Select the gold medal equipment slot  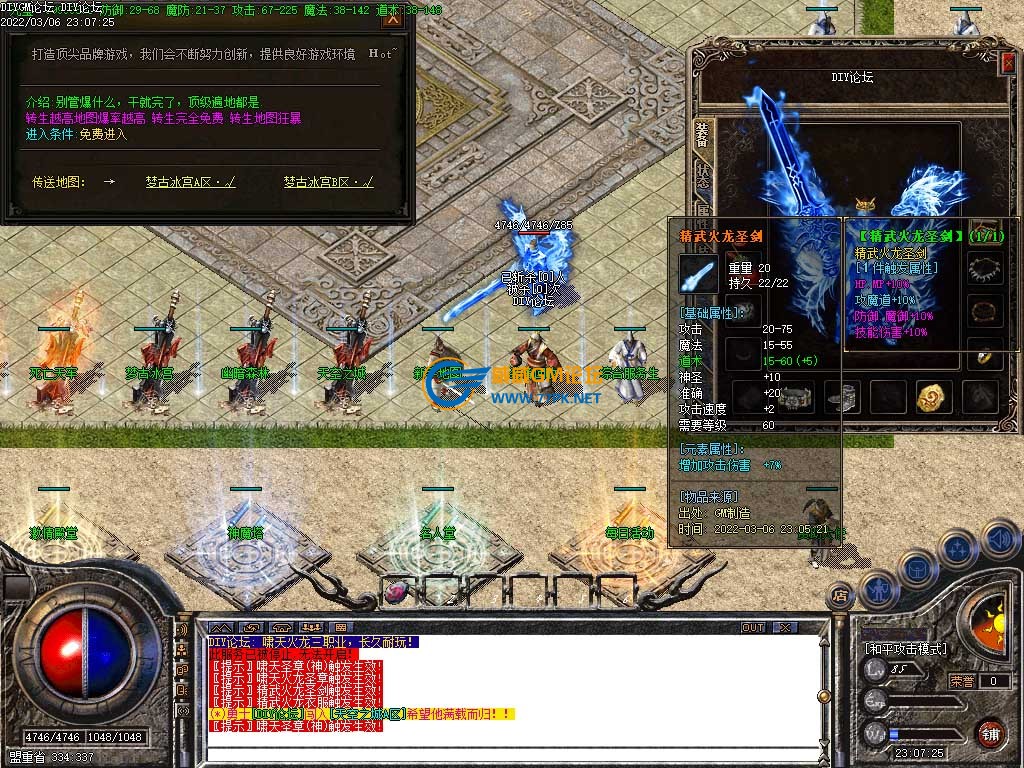934,397
